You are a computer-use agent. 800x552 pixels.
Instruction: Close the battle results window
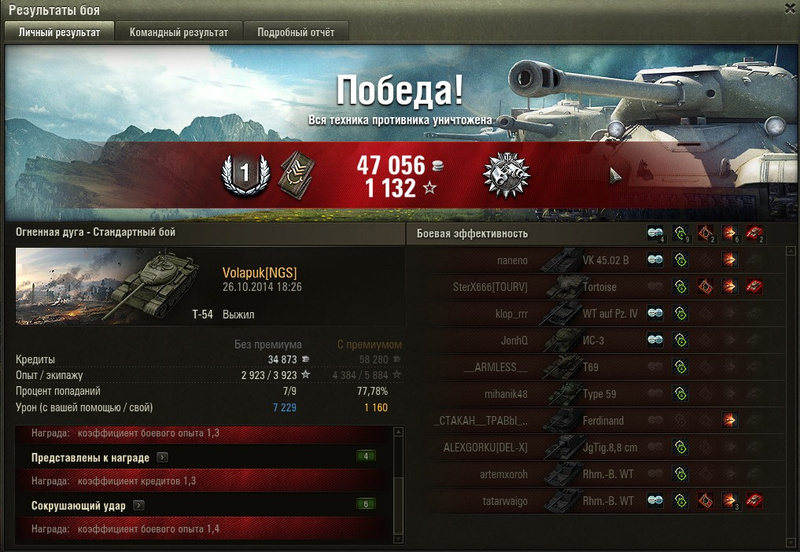click(x=788, y=9)
